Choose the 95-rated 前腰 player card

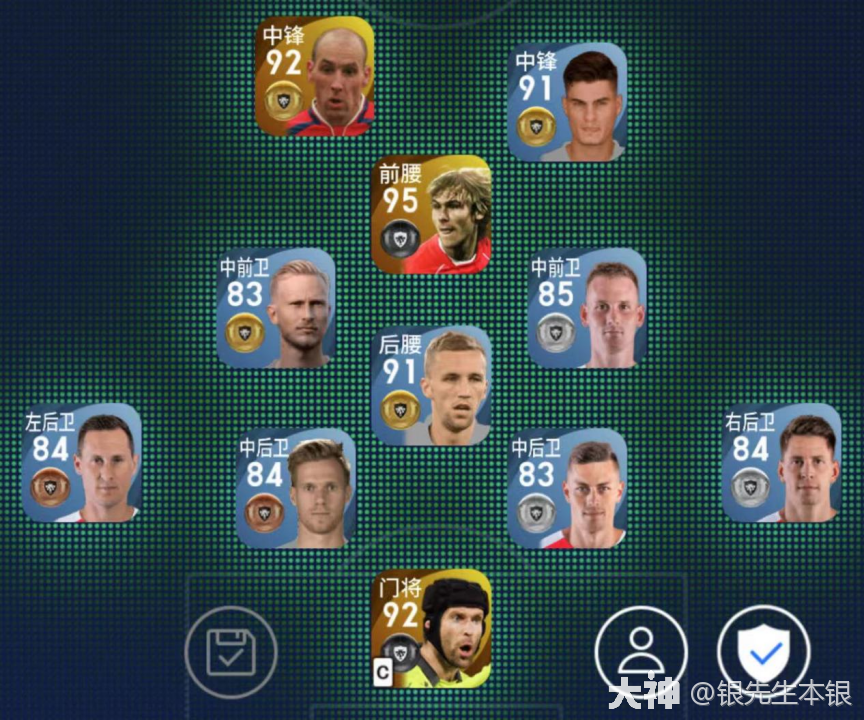[x=432, y=214]
